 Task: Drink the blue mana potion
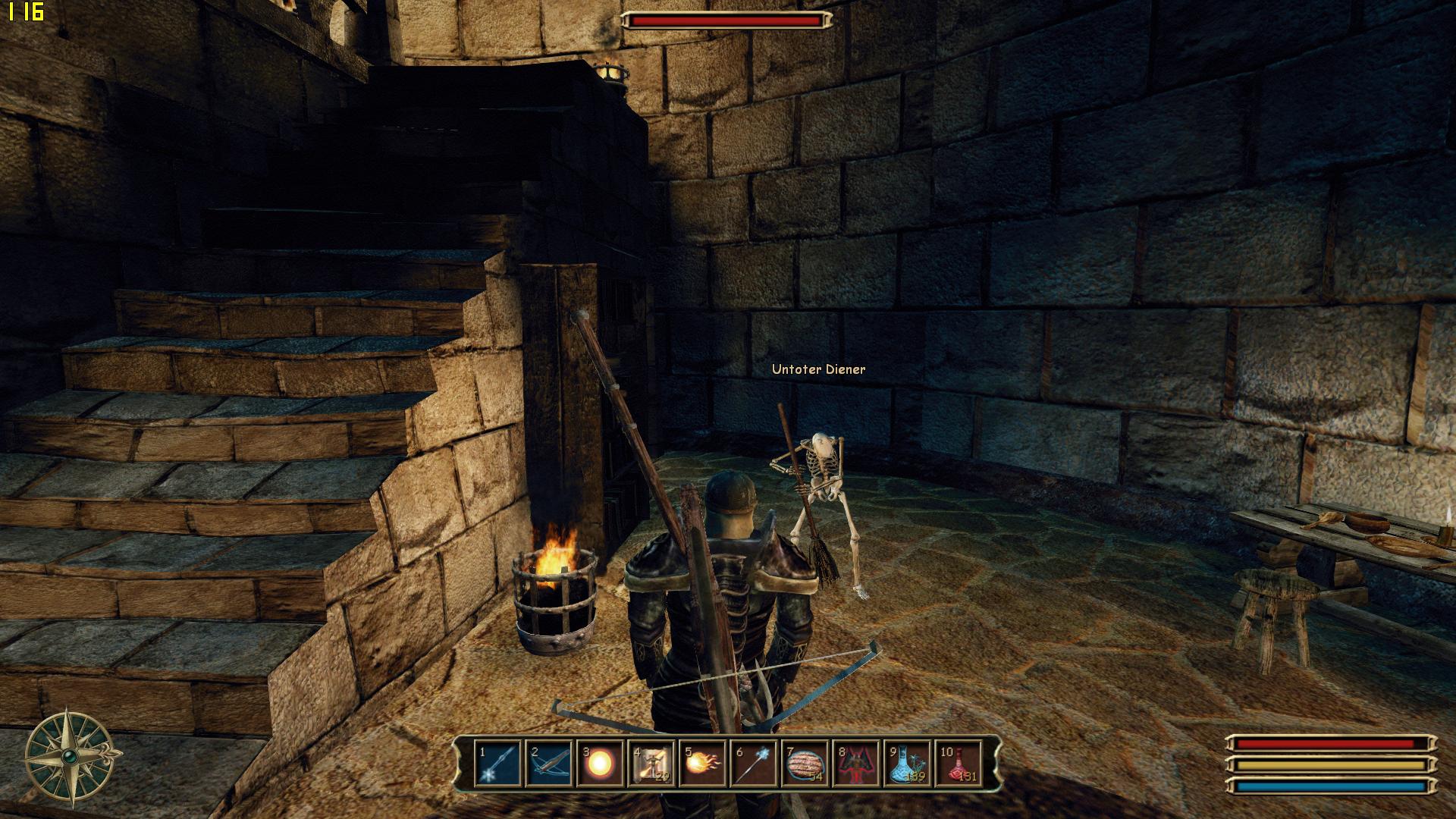[908, 764]
